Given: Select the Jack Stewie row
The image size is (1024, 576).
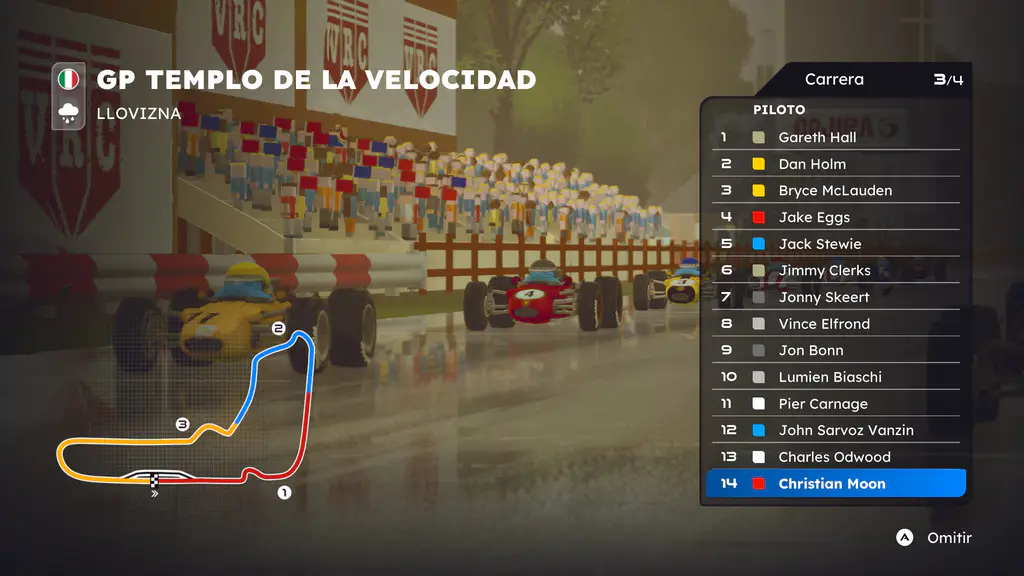Looking at the screenshot, I should [x=835, y=244].
